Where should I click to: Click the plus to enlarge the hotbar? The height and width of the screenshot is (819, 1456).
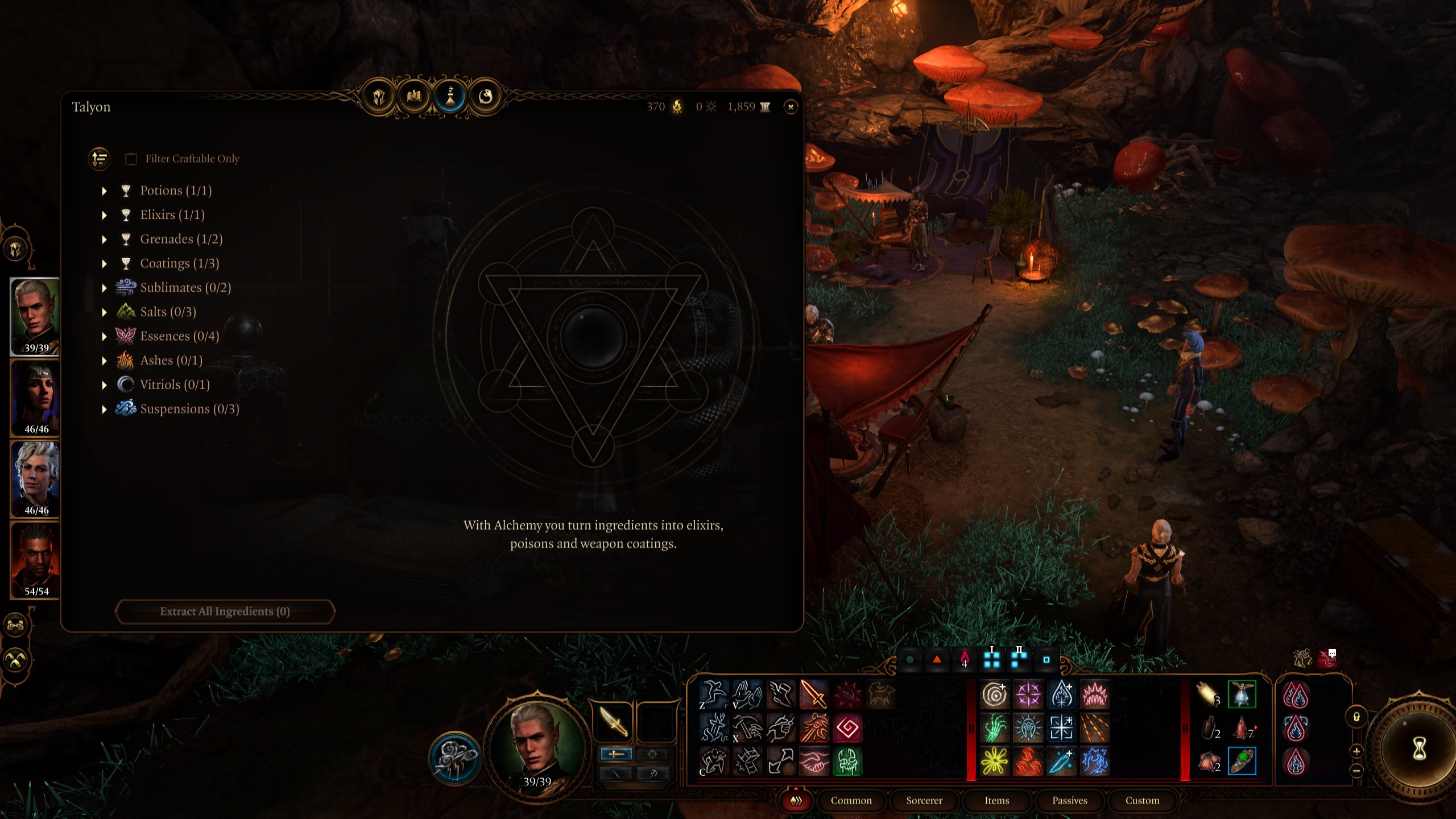[x=1356, y=752]
